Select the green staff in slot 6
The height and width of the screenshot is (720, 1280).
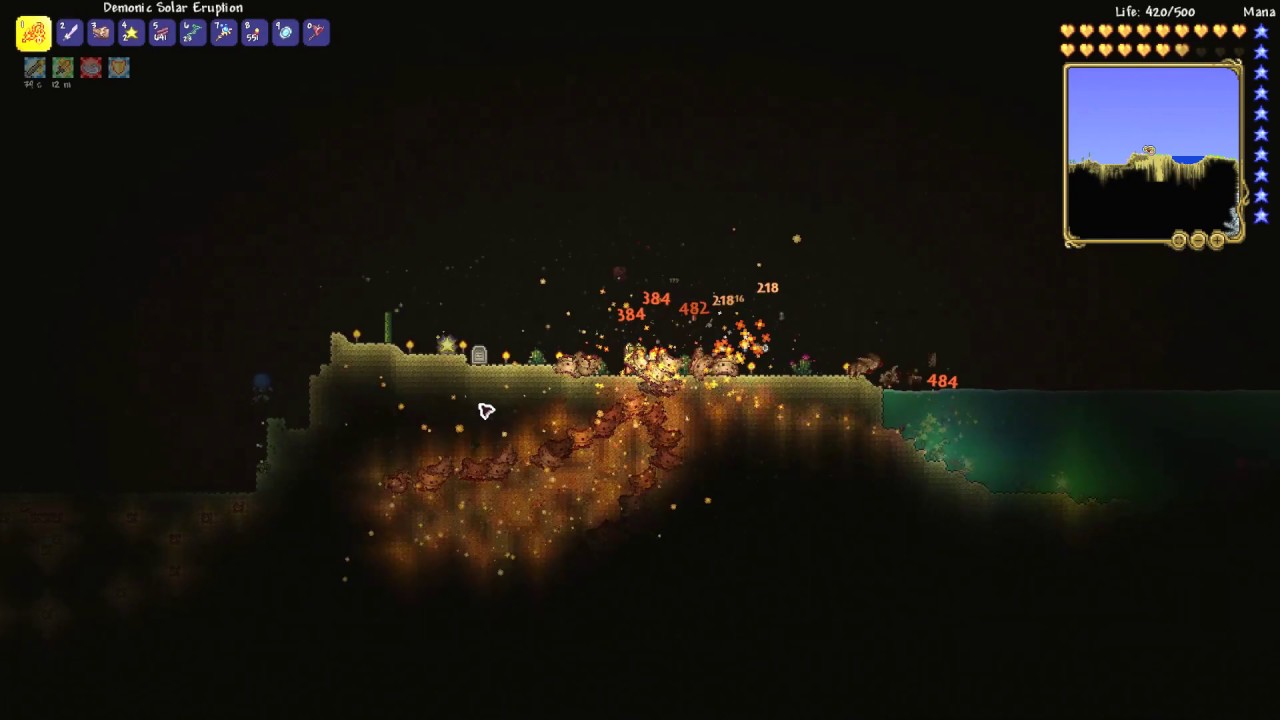point(193,32)
